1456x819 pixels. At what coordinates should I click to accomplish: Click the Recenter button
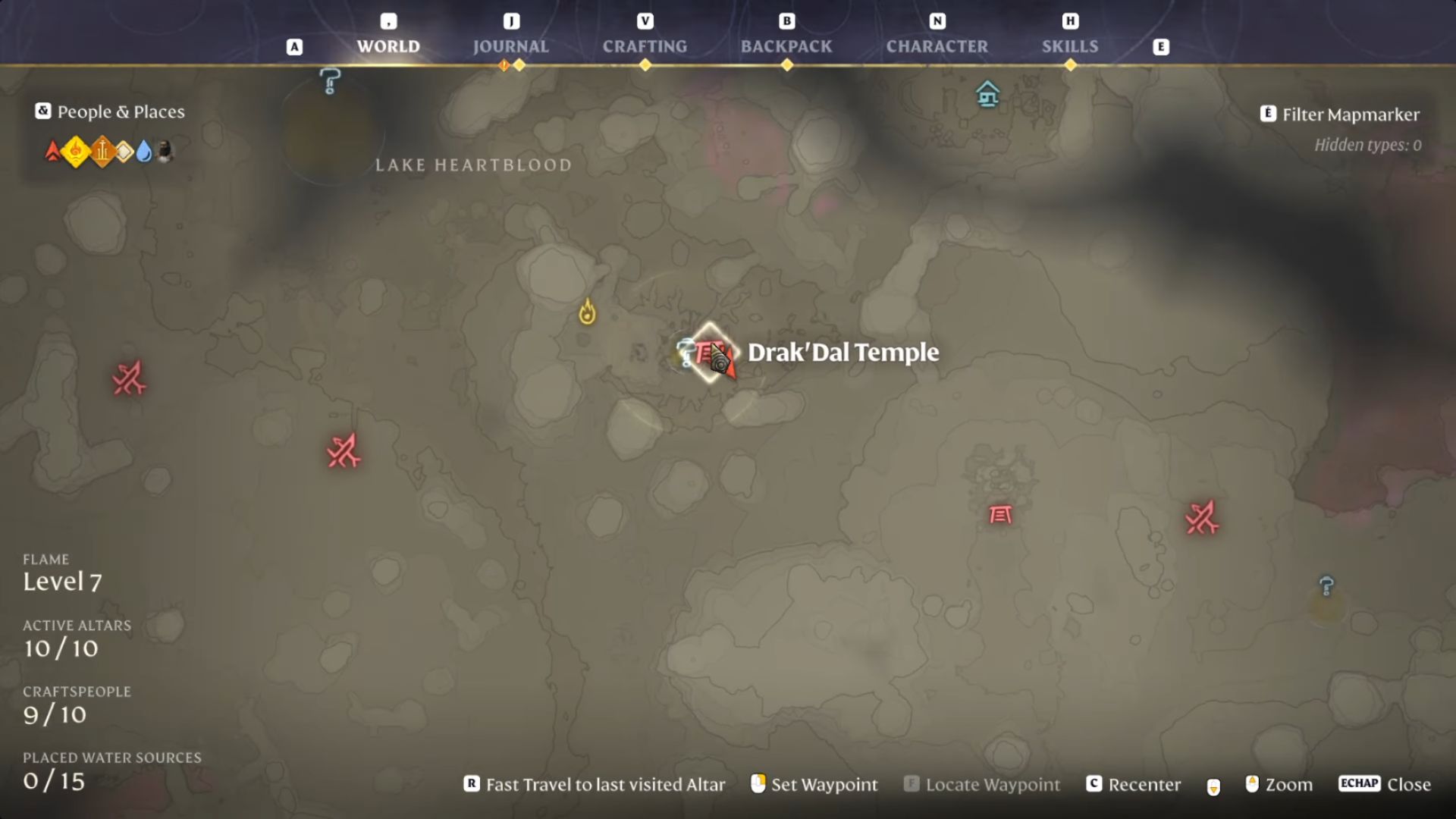[1134, 785]
